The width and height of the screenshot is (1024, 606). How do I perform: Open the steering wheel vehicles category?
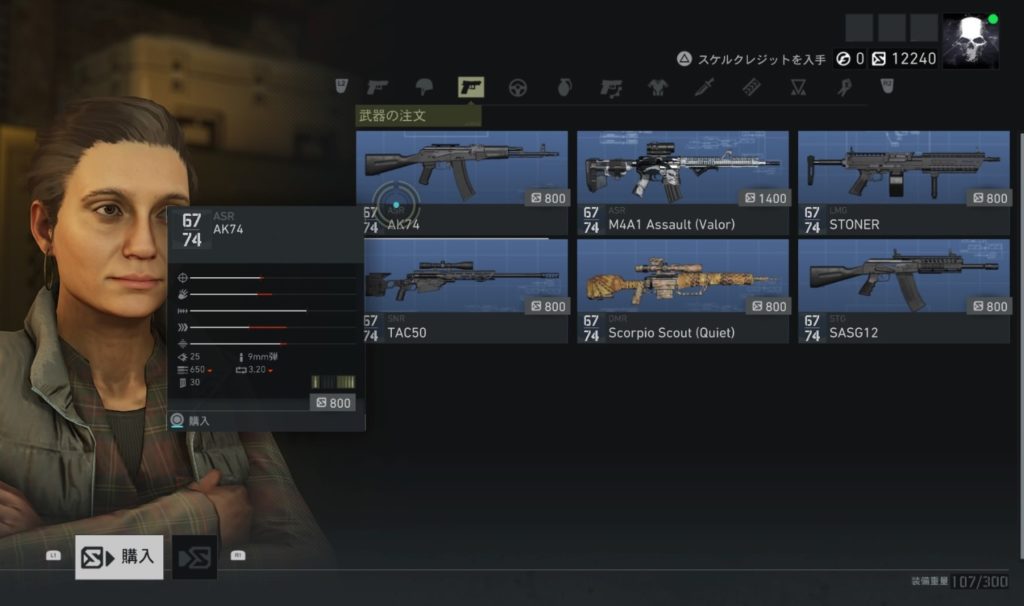[518, 88]
